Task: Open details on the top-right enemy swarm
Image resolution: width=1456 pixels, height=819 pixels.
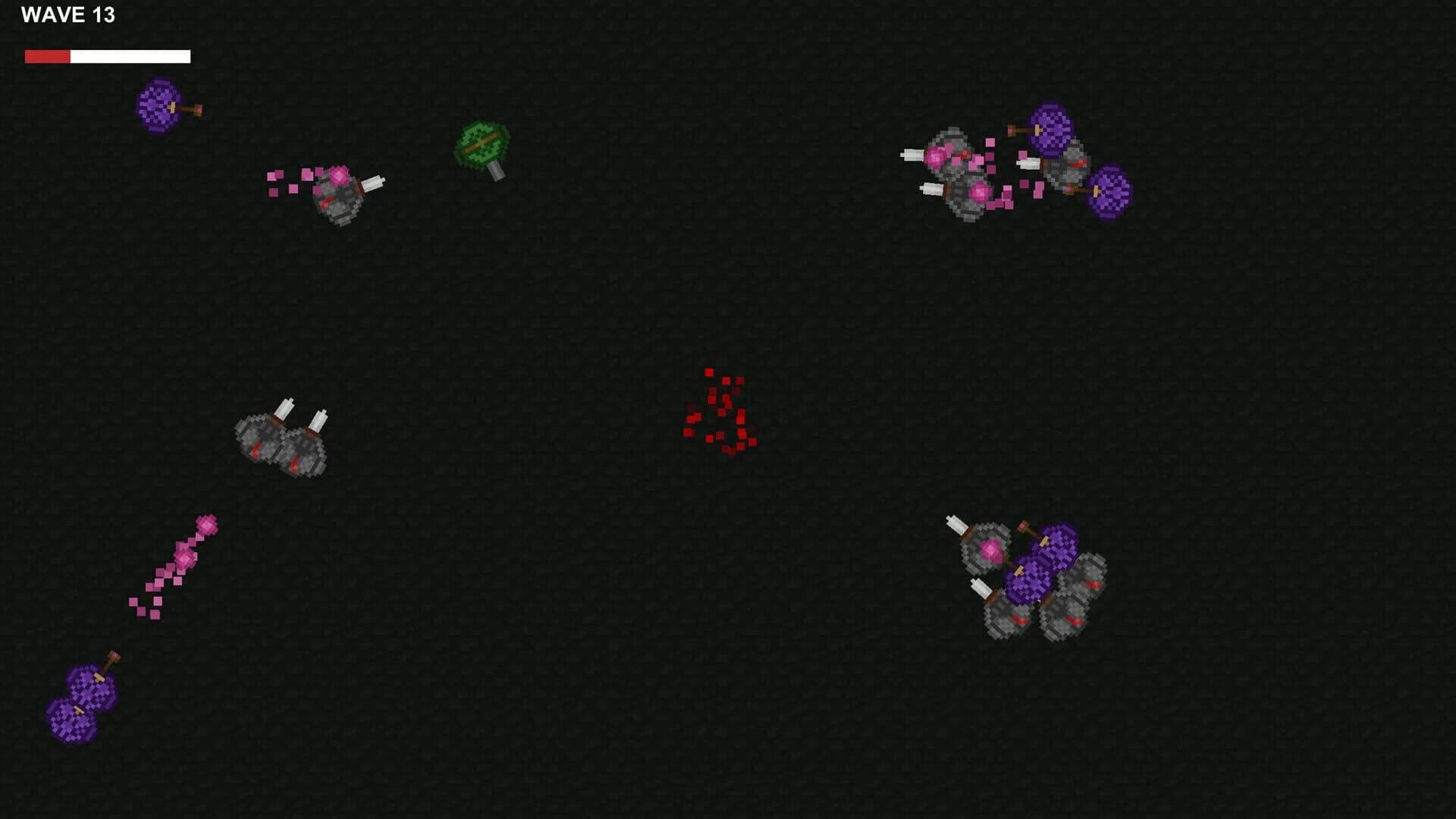Action: click(1009, 171)
